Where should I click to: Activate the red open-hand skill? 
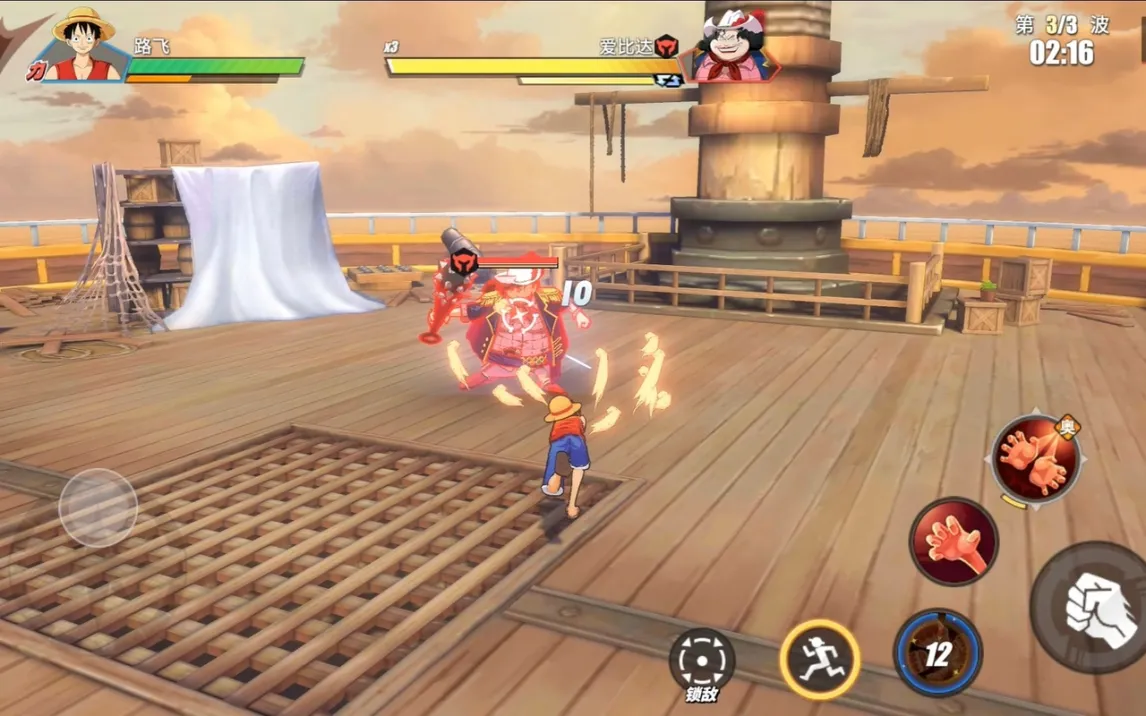click(x=953, y=541)
